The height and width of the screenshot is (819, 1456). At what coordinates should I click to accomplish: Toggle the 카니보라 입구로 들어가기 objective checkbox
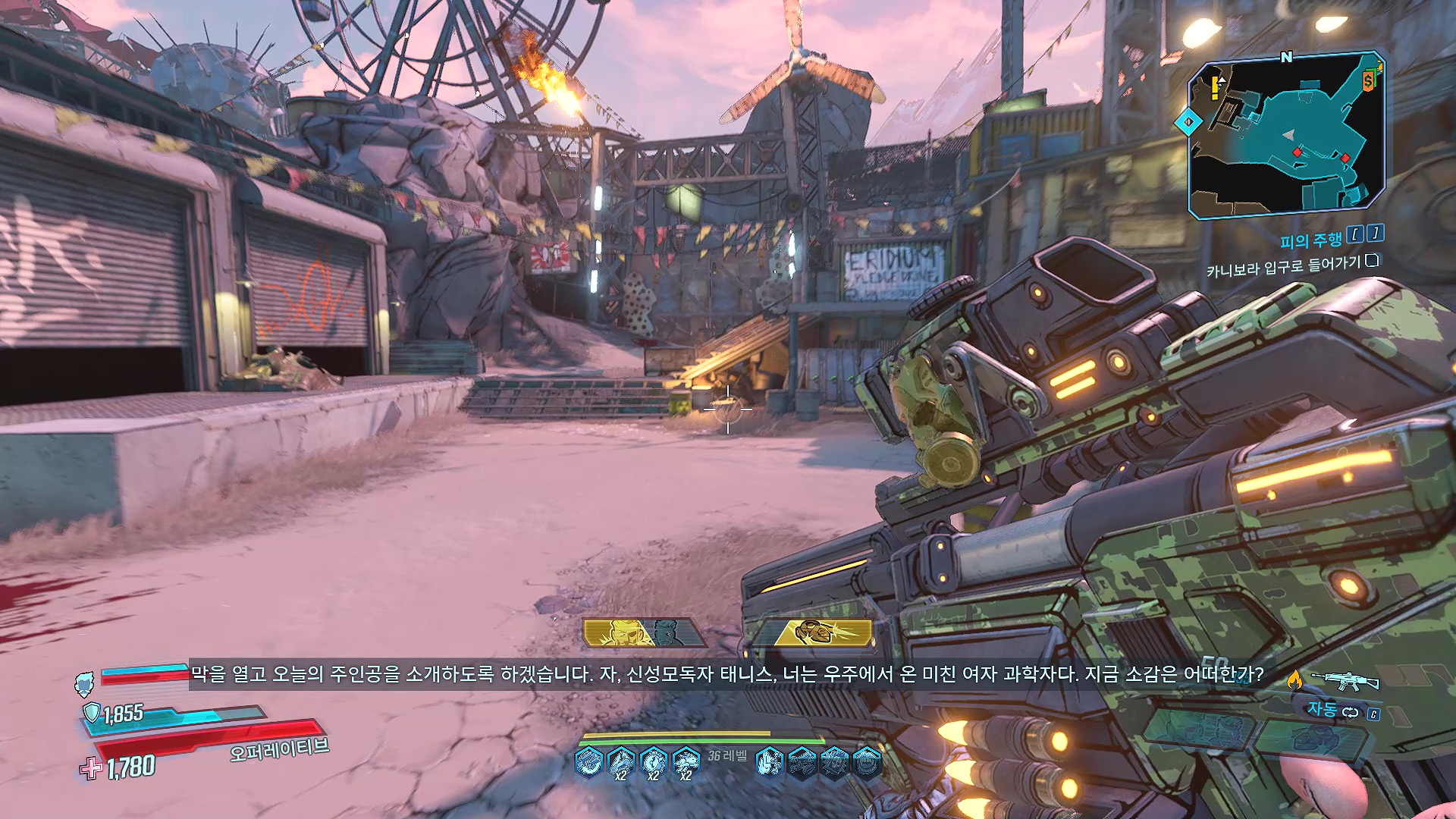[x=1372, y=261]
